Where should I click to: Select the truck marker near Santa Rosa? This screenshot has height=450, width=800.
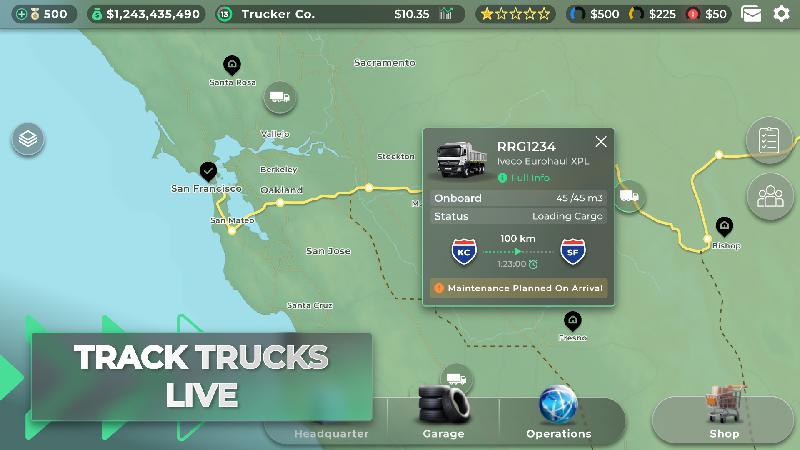point(280,97)
